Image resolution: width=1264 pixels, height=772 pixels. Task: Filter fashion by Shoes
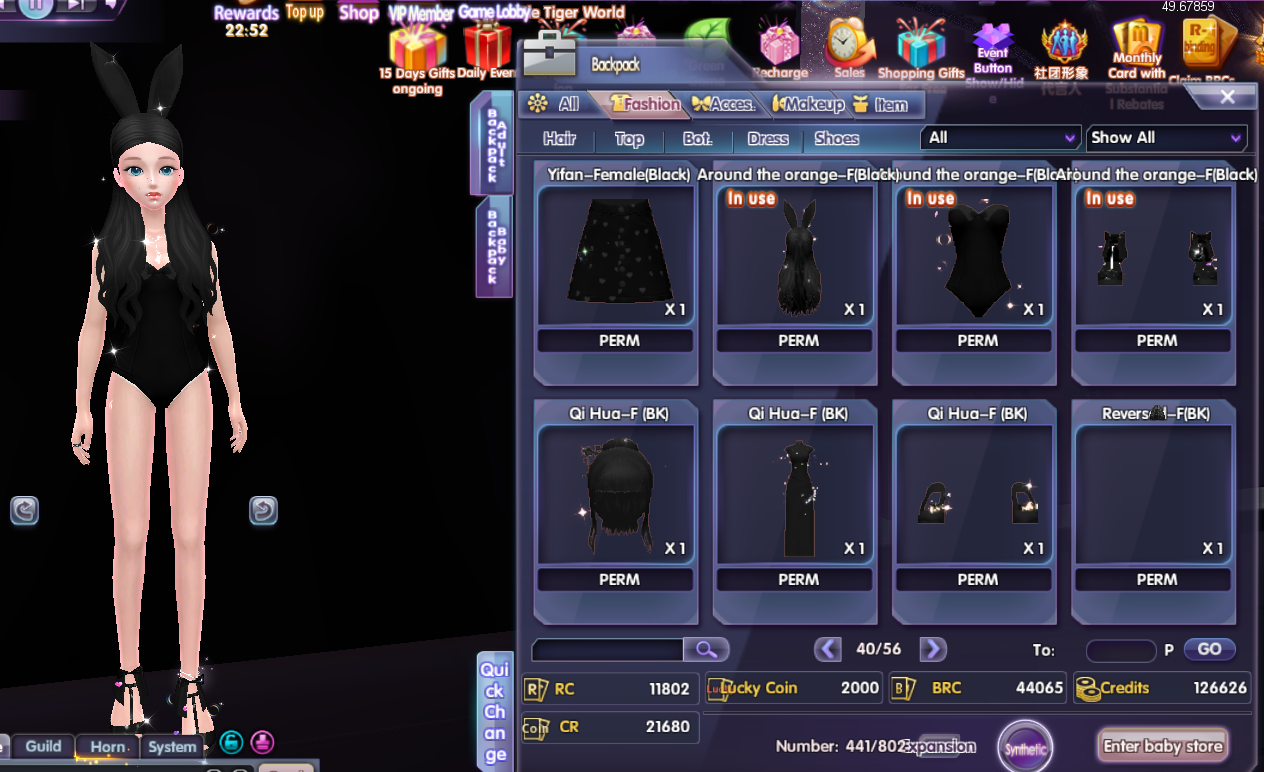pos(836,139)
